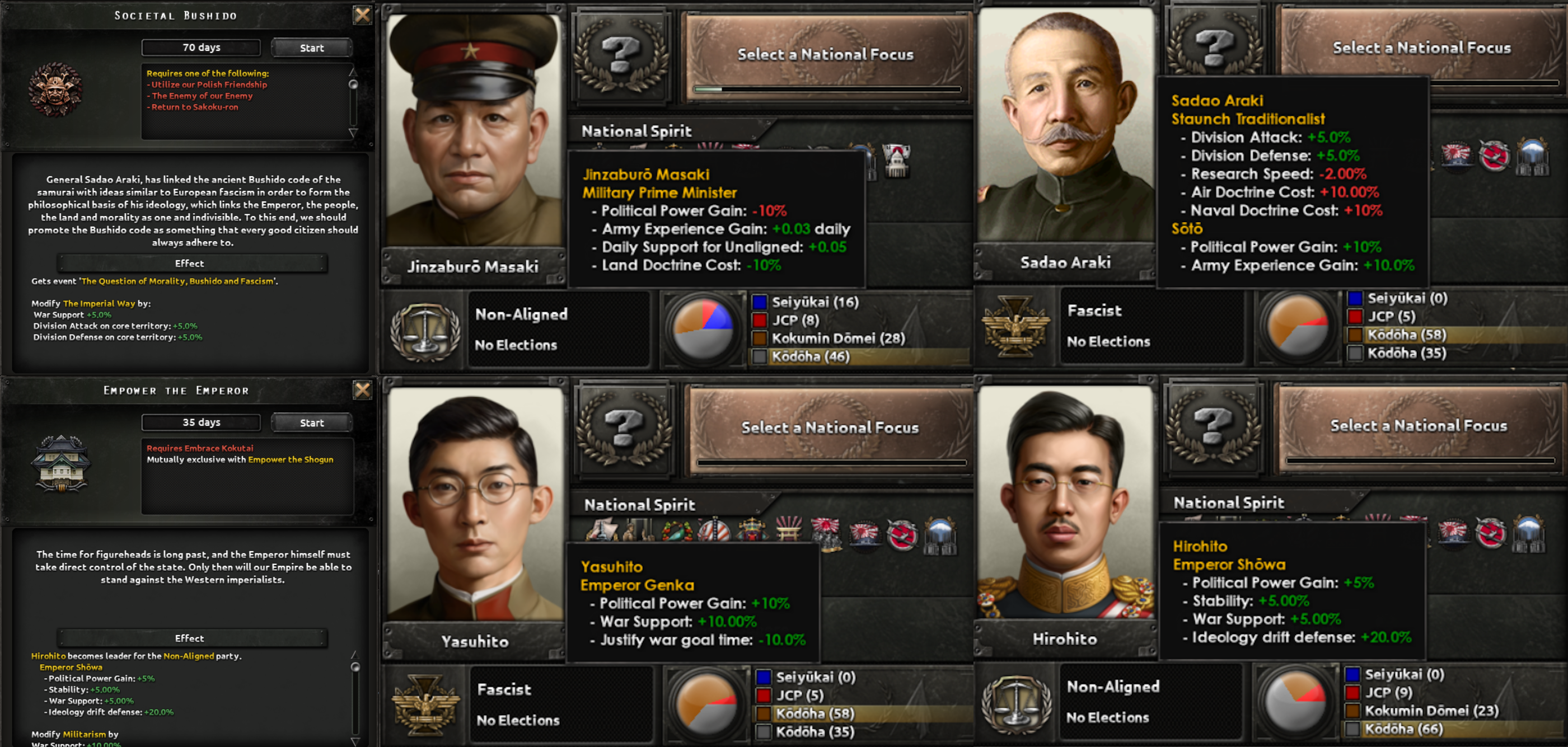Expand the Effect section of Empower the Emperor

coord(190,638)
